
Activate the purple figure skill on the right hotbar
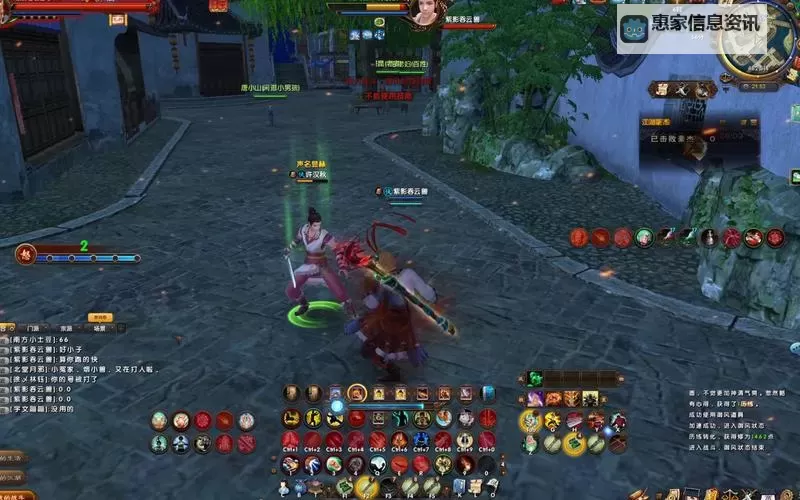coord(536,398)
